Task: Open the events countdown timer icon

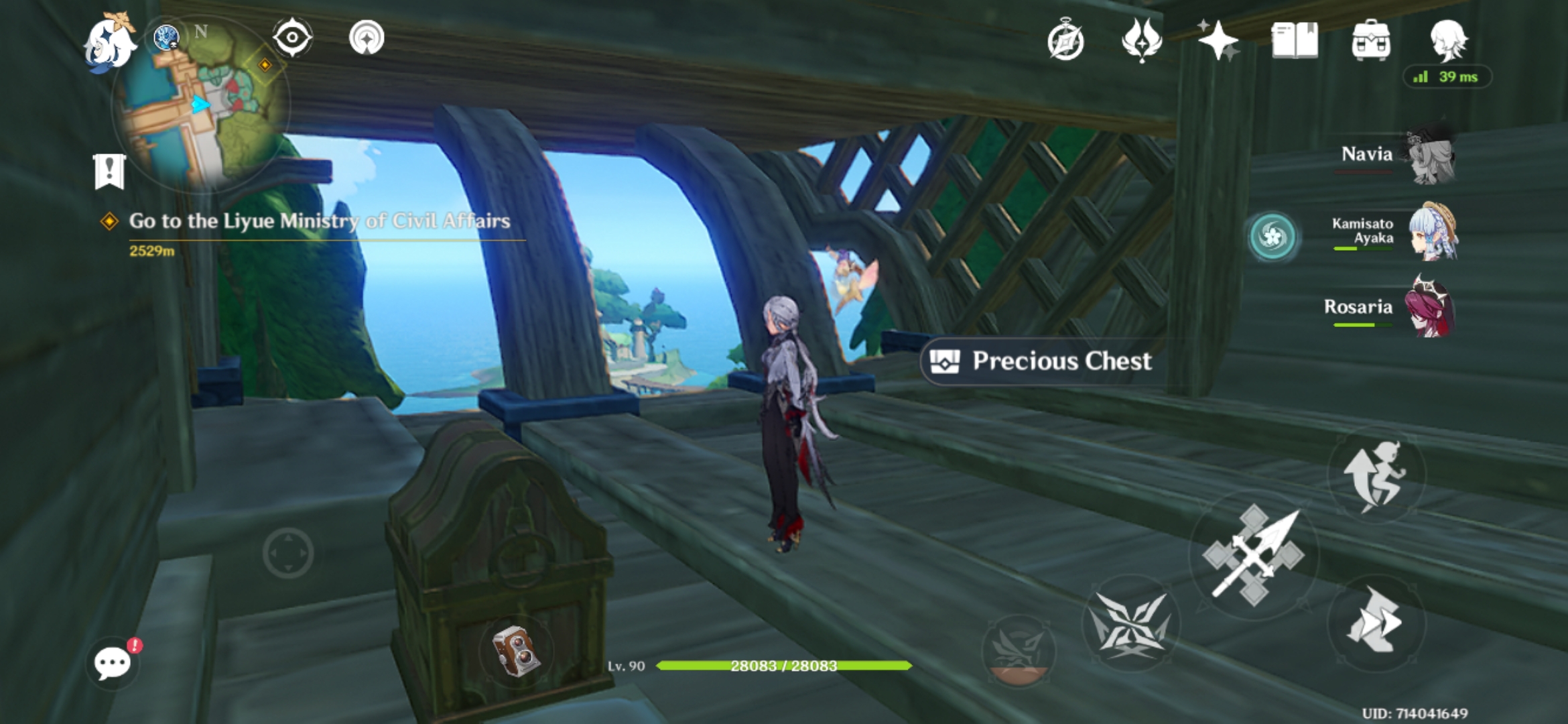Action: point(1067,40)
